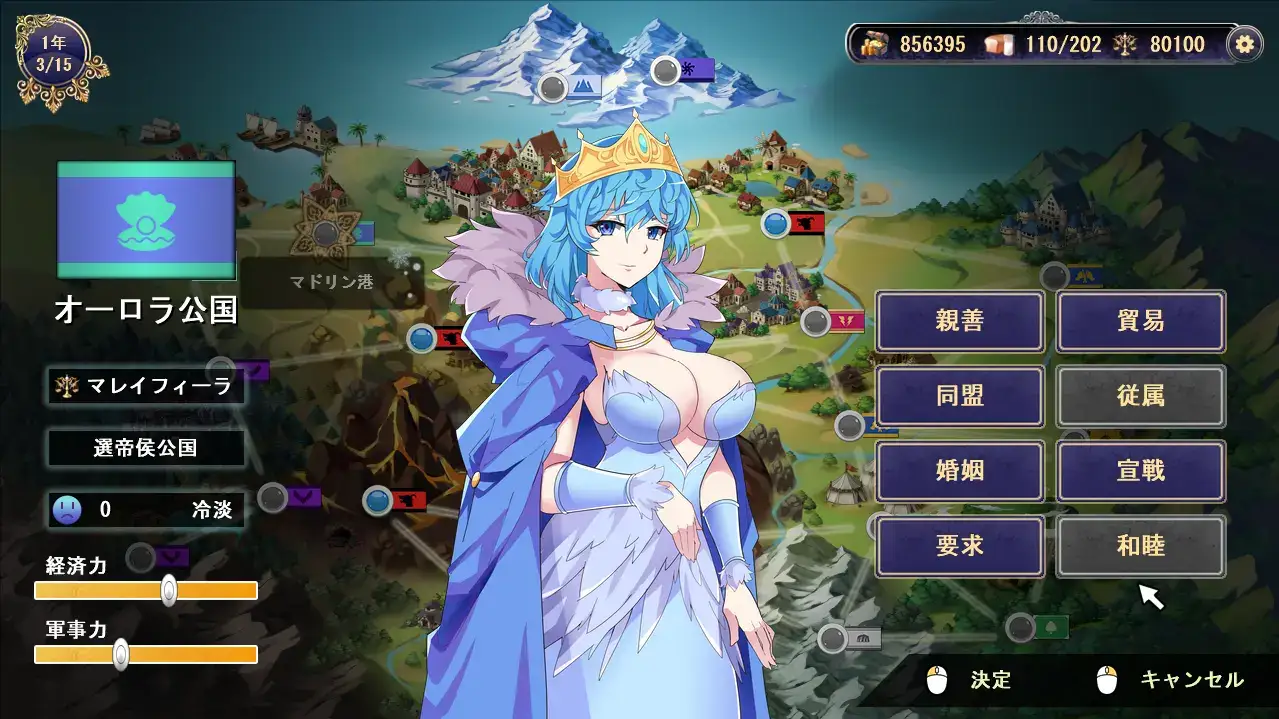This screenshot has height=719, width=1279.
Task: Select the オーロラ公国 seashell flag emblem
Action: pos(146,221)
